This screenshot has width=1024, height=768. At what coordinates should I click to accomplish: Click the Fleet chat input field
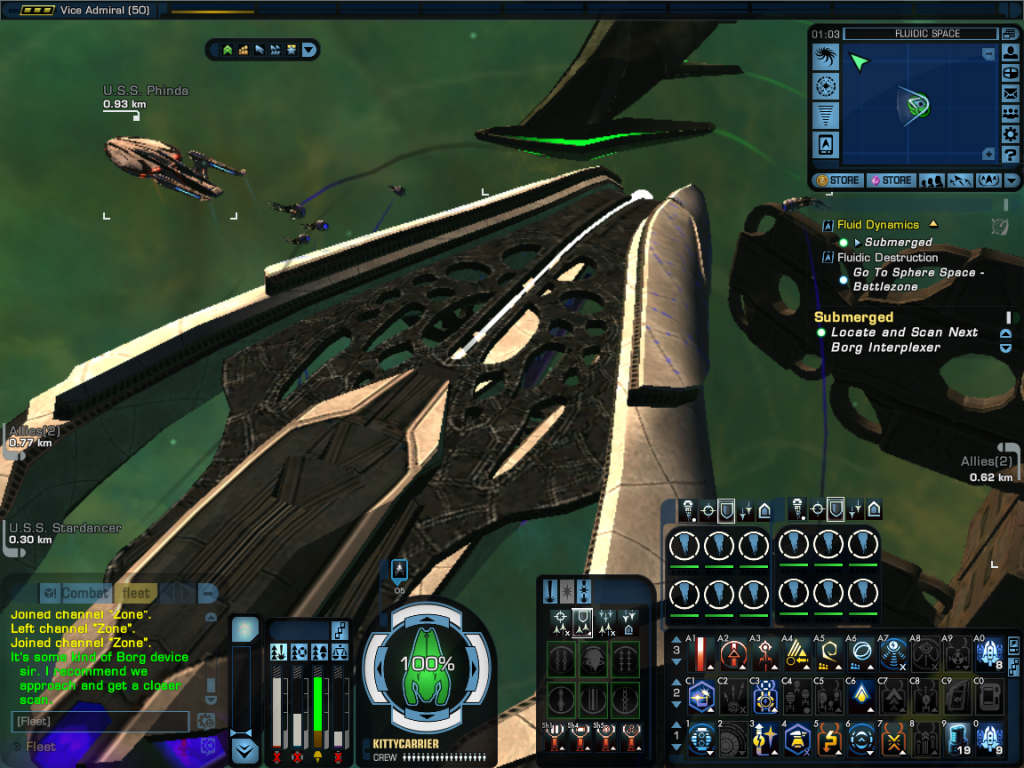coord(100,721)
